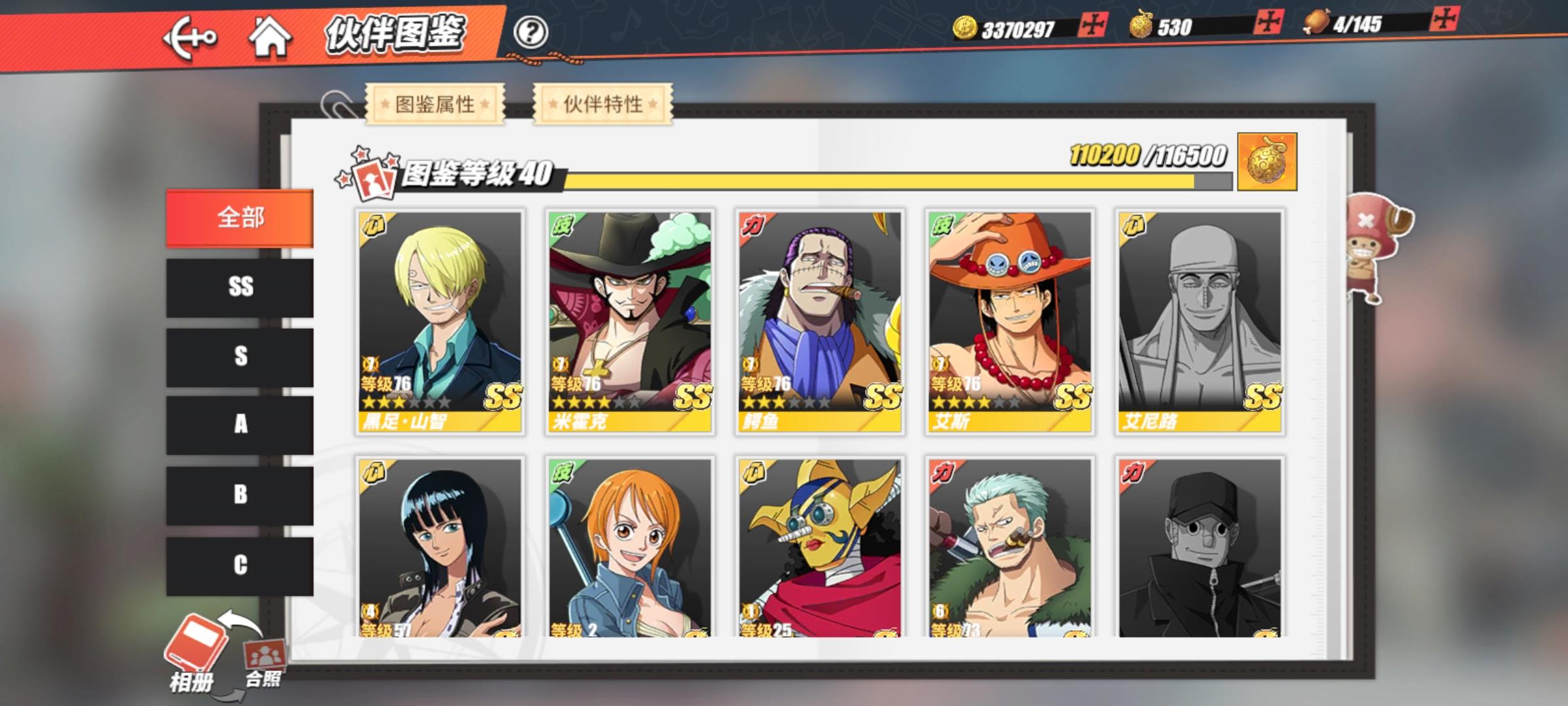This screenshot has width=1568, height=706.
Task: Open the 艾斯 partner card
Action: coord(1010,322)
